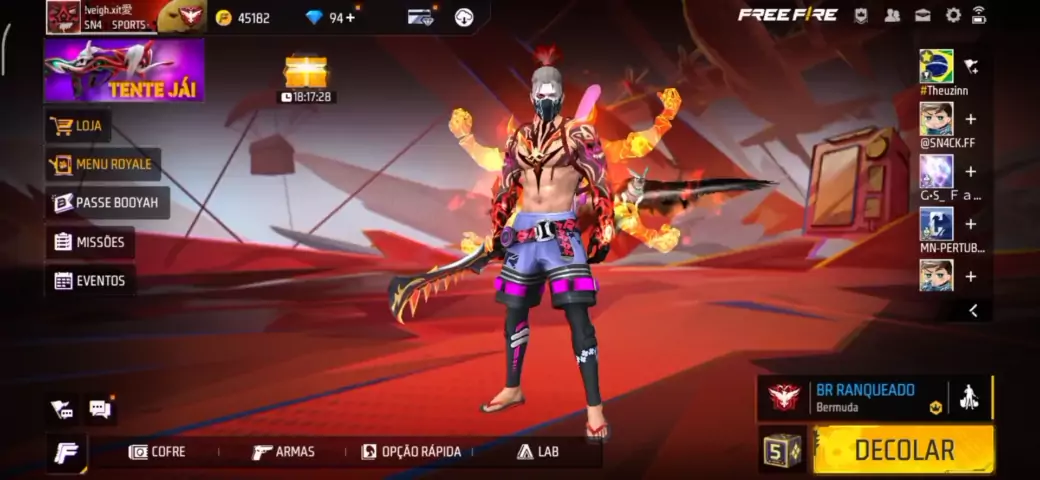Open the friends list icon
The image size is (1040, 480).
(892, 15)
